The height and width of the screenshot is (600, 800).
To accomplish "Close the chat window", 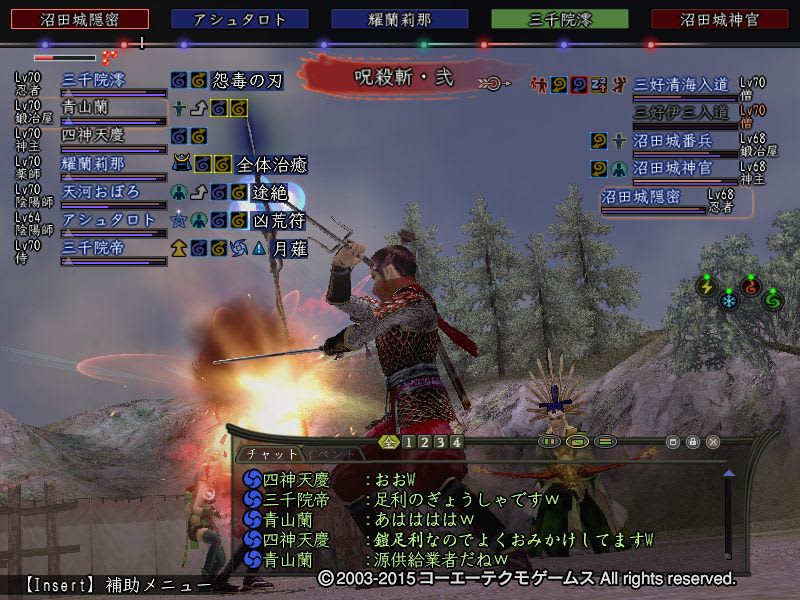I will click(713, 441).
